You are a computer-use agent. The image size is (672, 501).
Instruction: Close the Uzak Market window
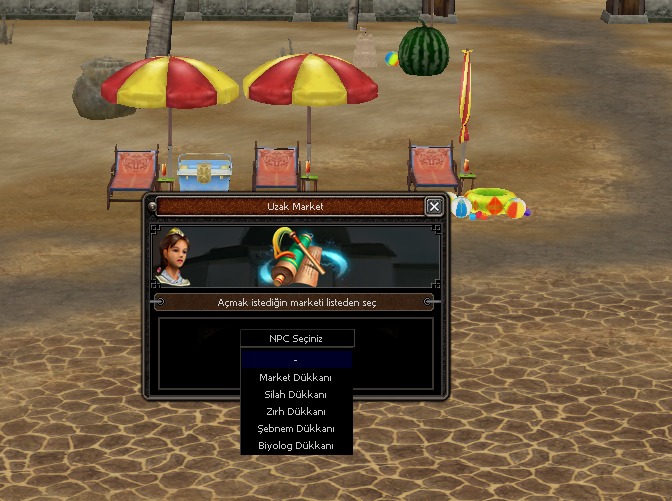tap(433, 206)
